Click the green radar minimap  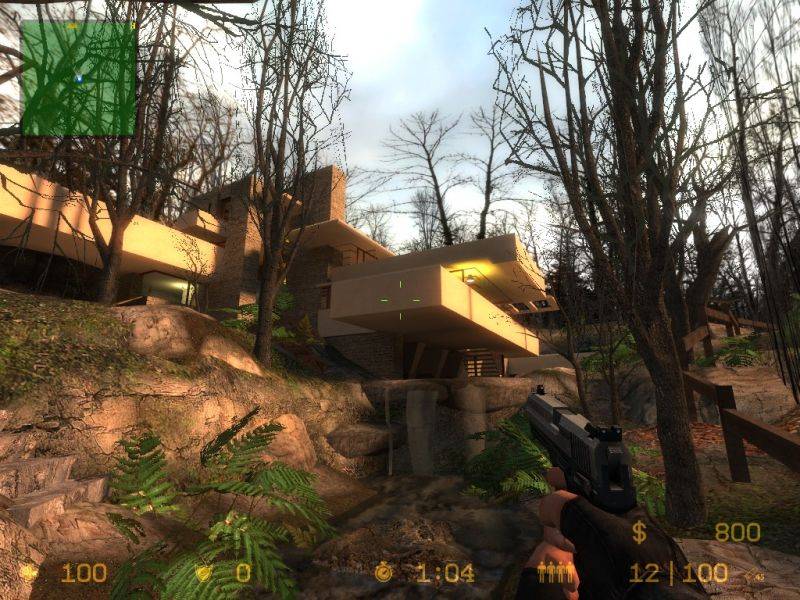pyautogui.click(x=78, y=78)
